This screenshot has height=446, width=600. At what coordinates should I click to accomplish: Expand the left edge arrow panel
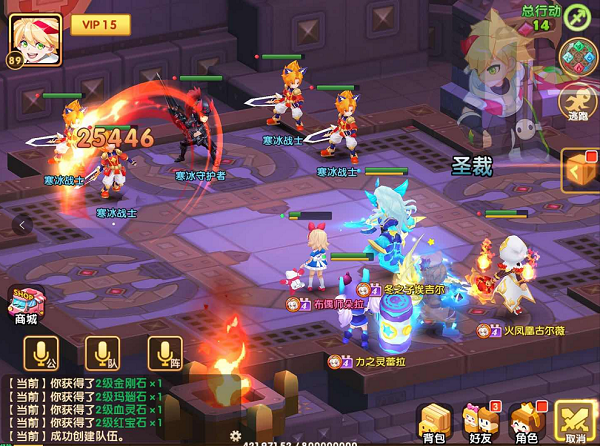18,225
